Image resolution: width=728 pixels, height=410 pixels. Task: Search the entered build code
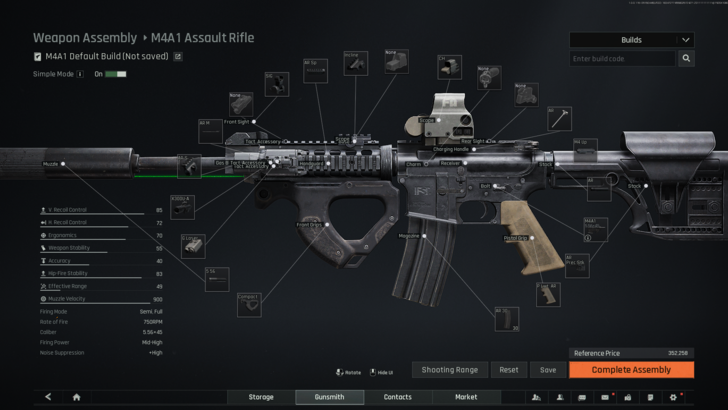(x=687, y=59)
